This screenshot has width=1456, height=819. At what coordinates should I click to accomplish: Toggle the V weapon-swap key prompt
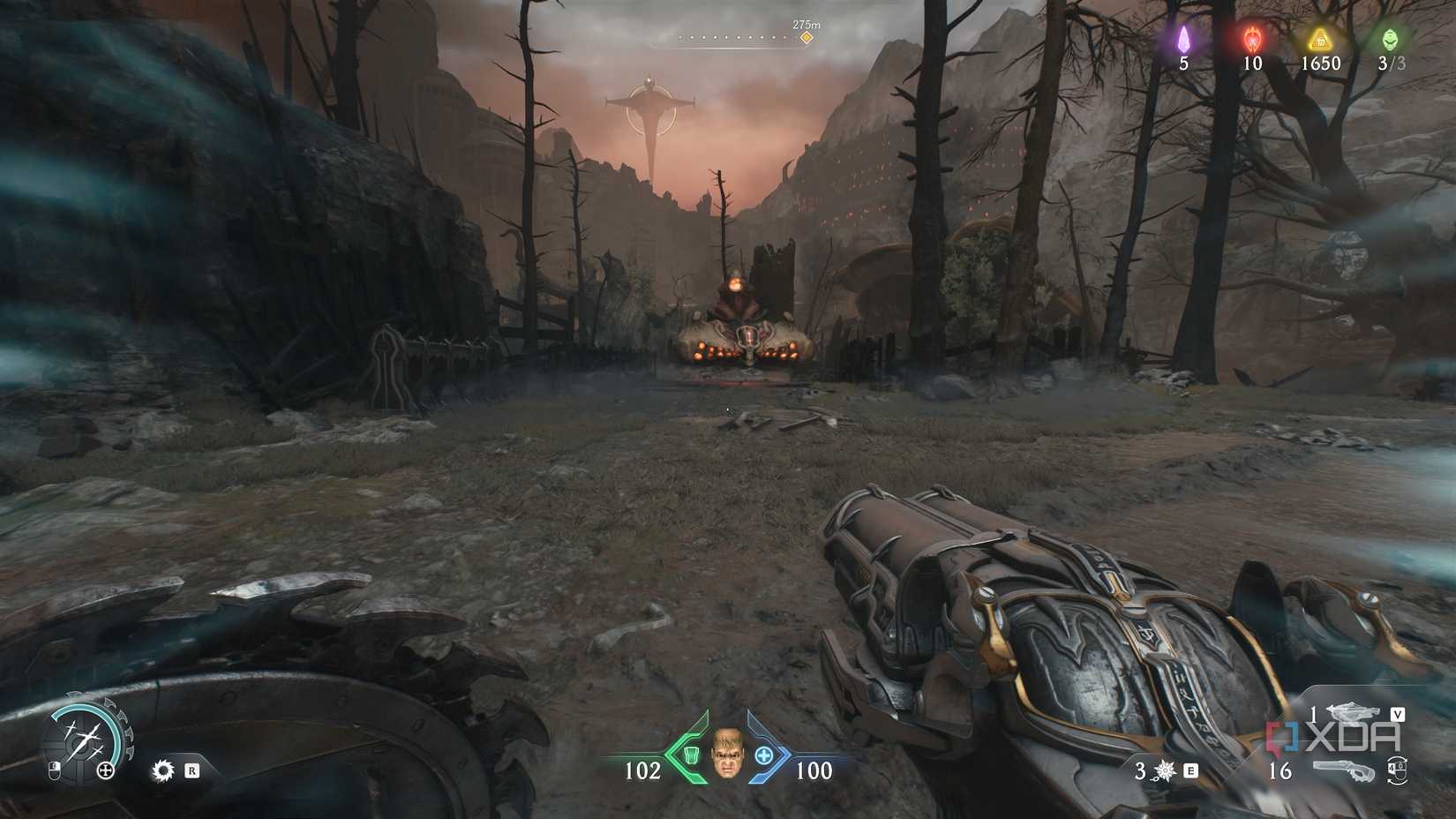(x=1398, y=714)
